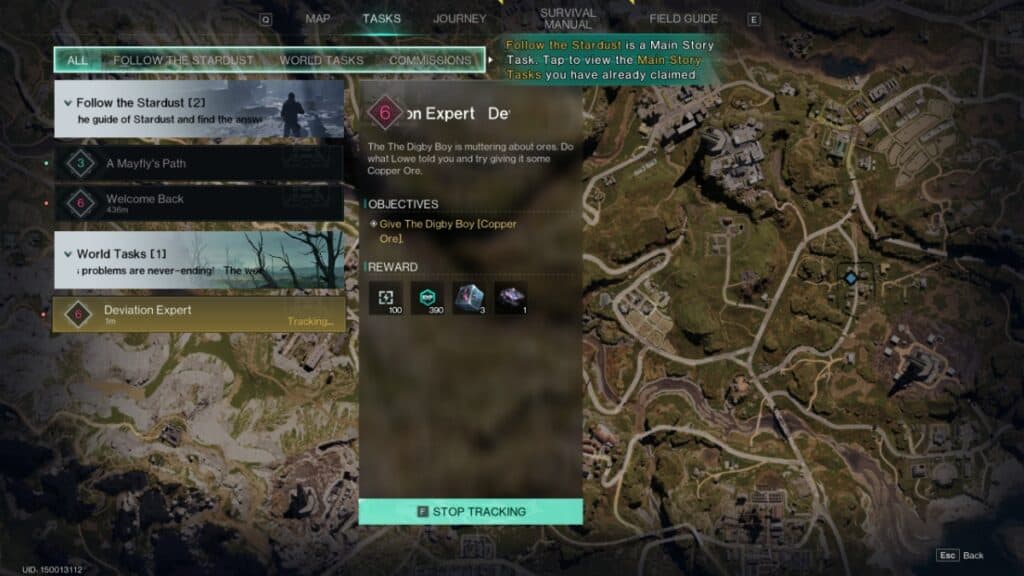Collapse the World Tasks section header
Viewport: 1024px width, 576px height.
pyautogui.click(x=68, y=254)
